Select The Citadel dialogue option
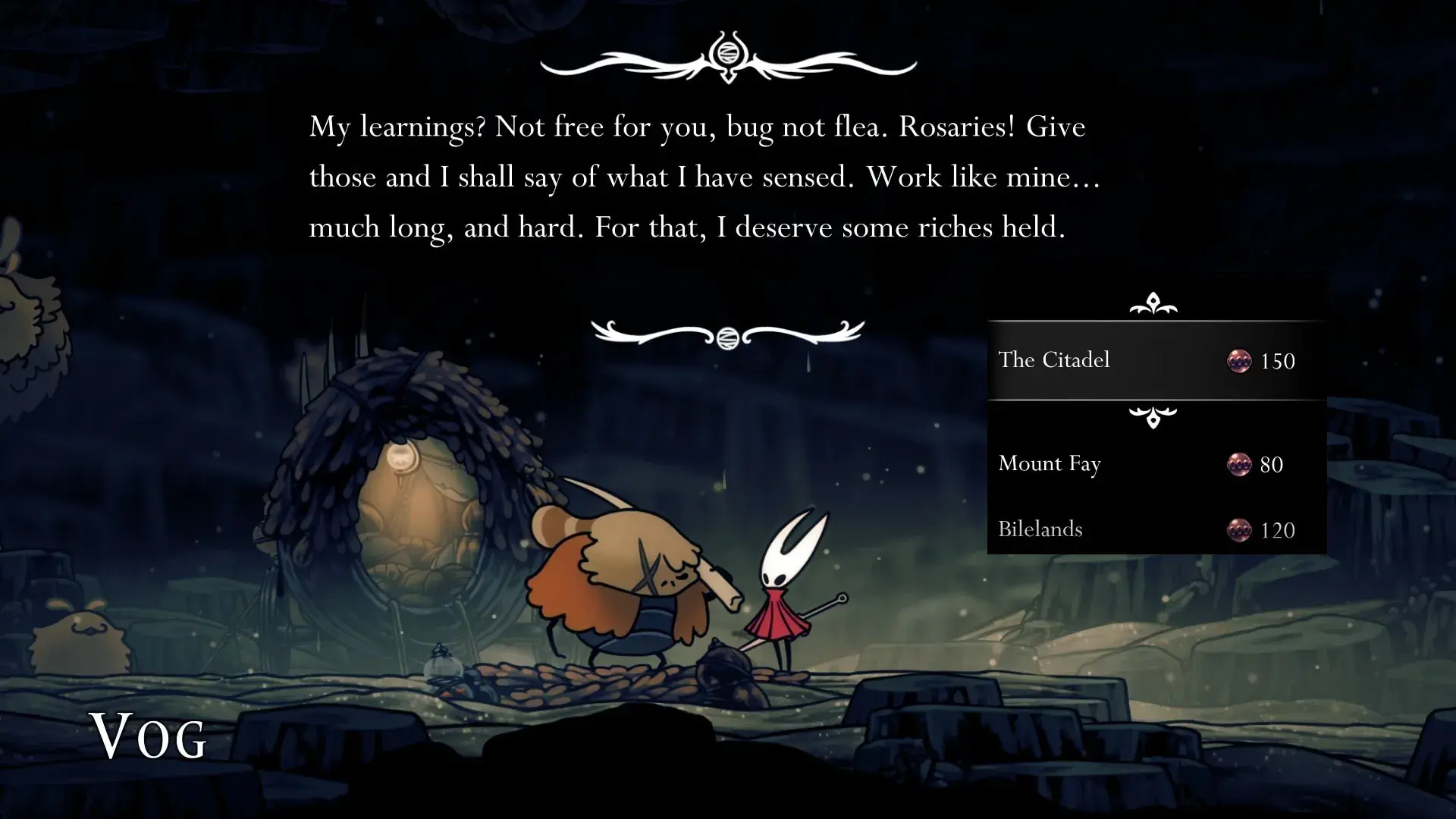The height and width of the screenshot is (819, 1456). pos(1054,361)
